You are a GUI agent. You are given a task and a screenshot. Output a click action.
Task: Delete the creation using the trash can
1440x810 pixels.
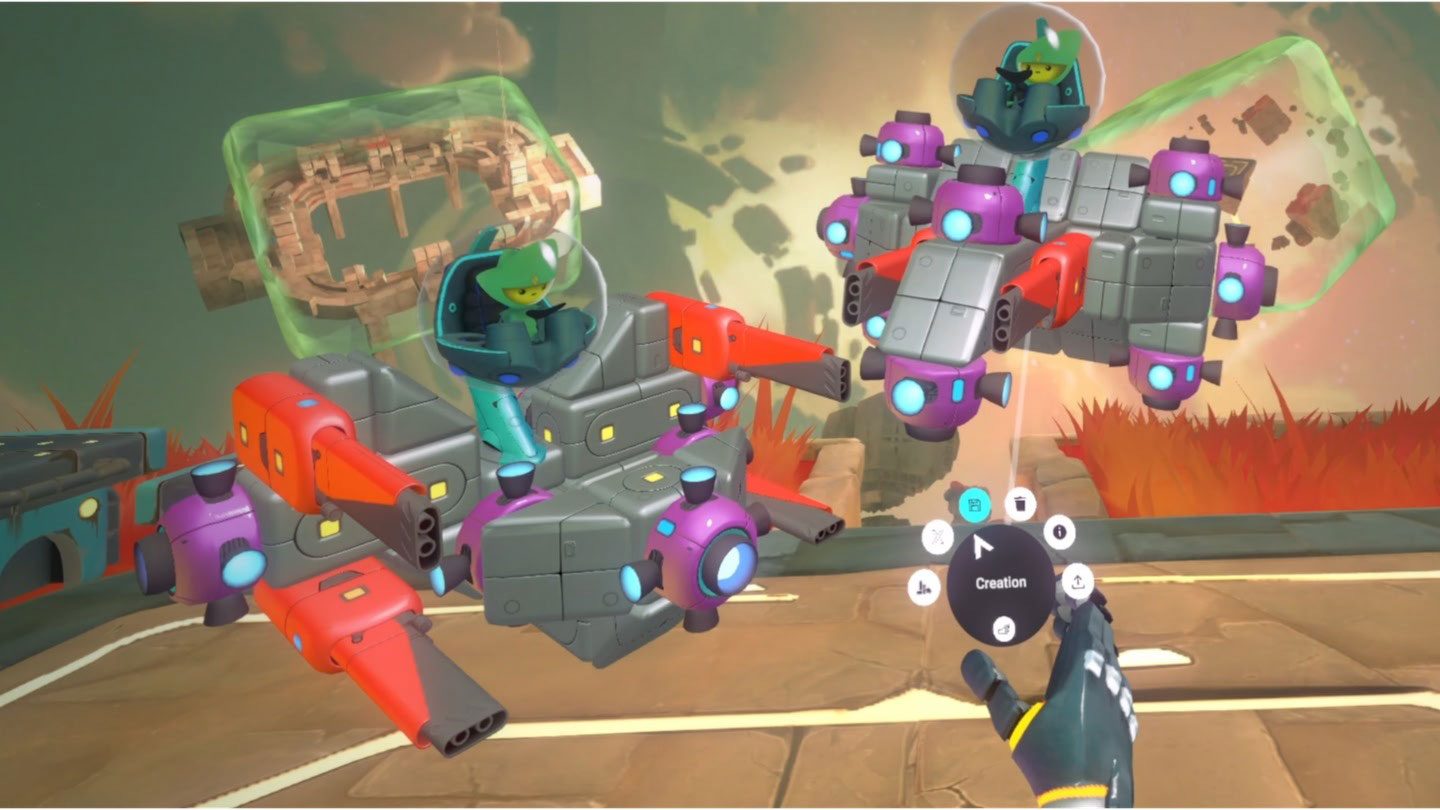tap(1019, 503)
